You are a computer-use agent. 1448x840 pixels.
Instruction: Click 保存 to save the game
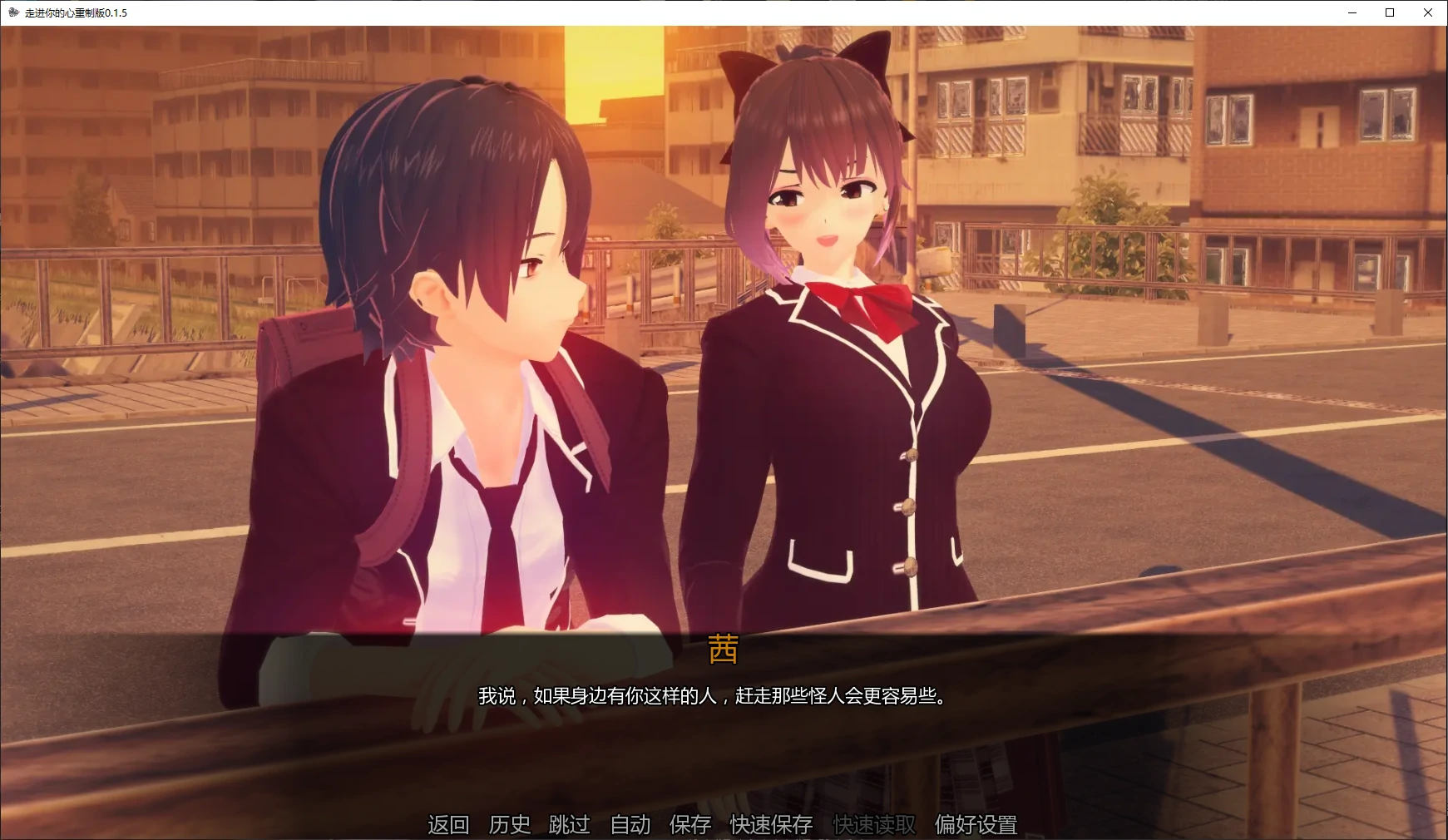[689, 824]
